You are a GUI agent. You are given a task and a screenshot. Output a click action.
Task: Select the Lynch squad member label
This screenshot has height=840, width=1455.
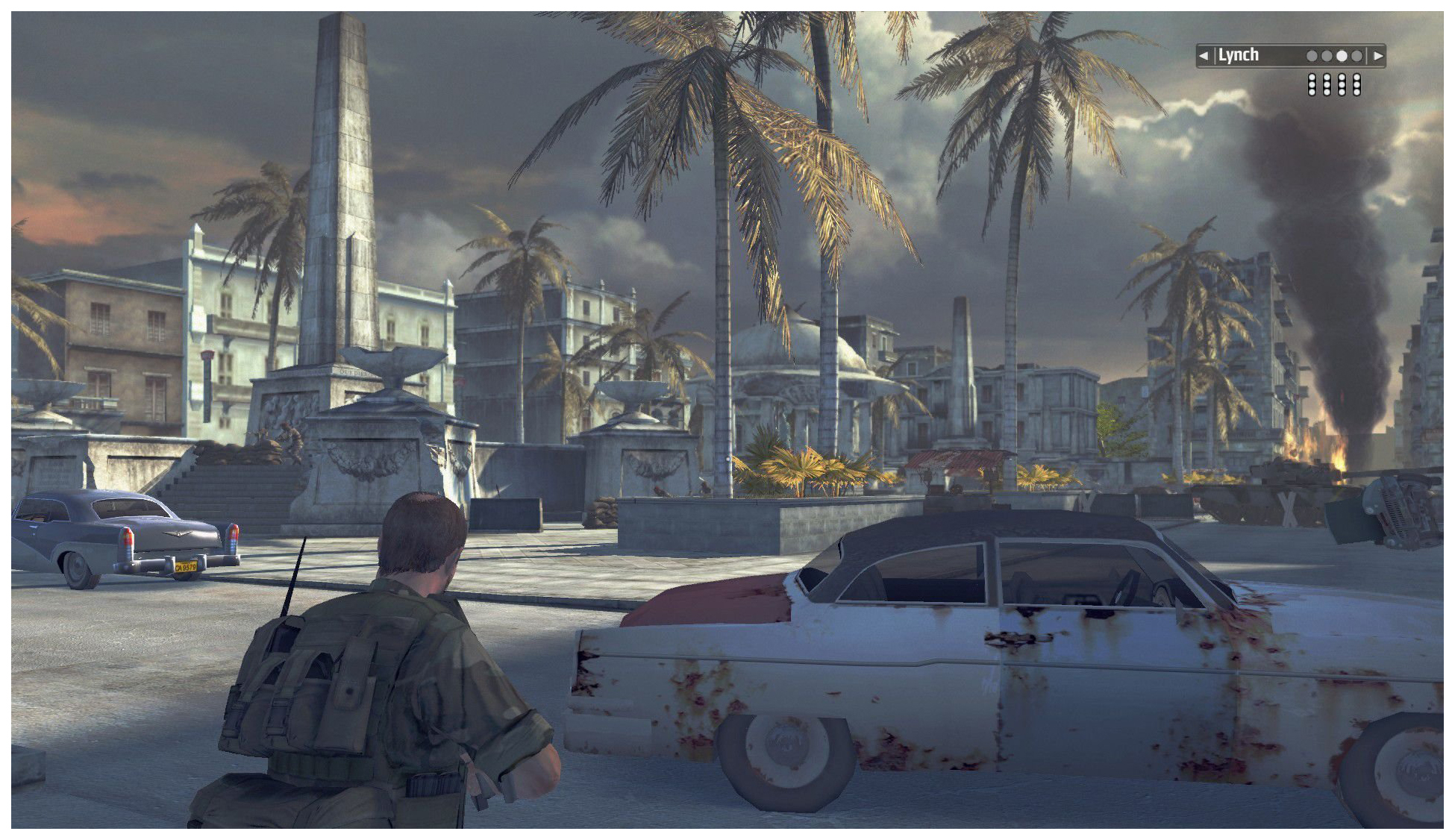[x=1238, y=55]
